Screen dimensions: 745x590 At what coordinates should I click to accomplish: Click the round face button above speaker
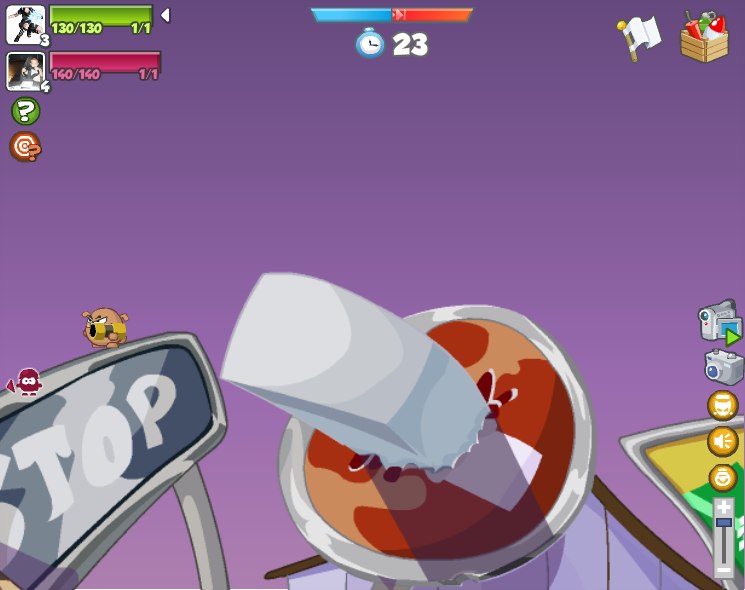pyautogui.click(x=723, y=406)
